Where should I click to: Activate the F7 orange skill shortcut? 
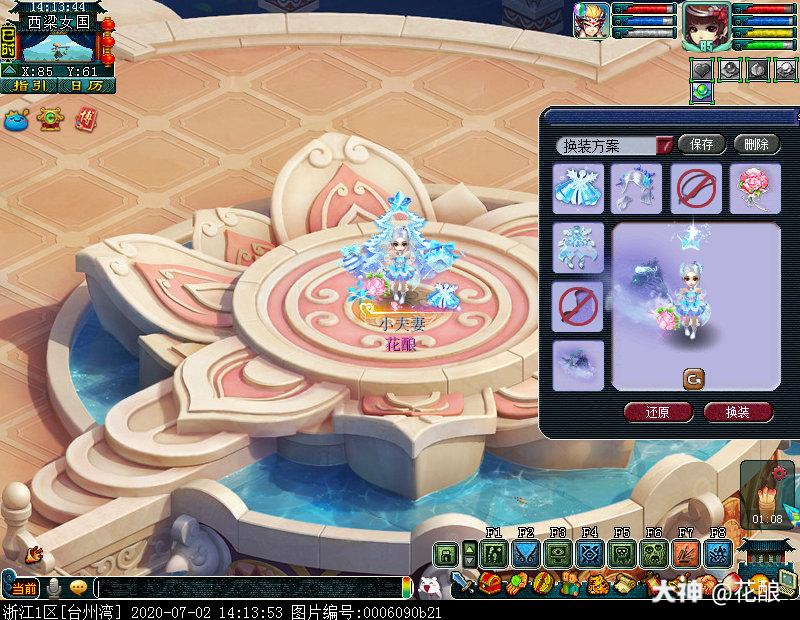pyautogui.click(x=686, y=553)
